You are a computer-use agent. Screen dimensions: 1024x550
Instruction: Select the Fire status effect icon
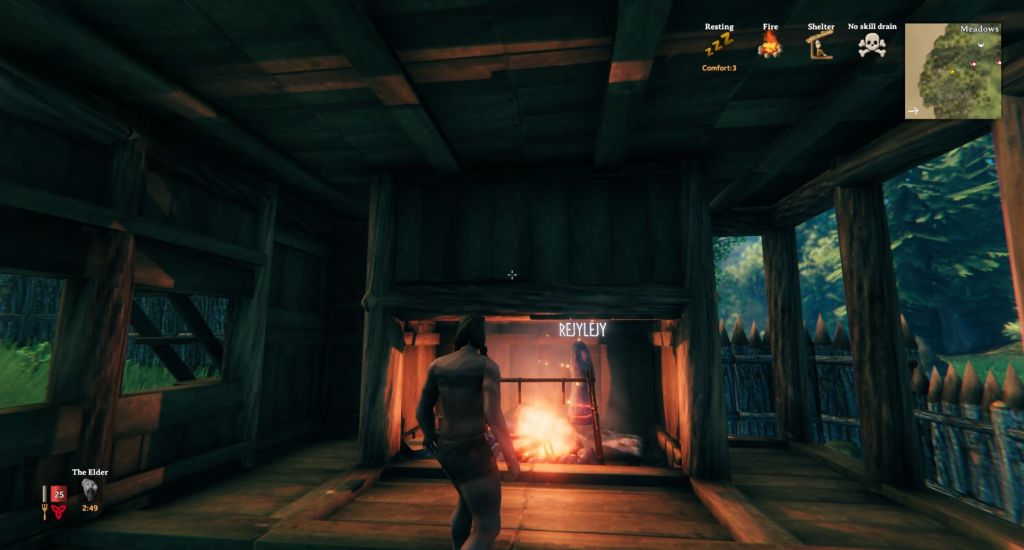(769, 45)
